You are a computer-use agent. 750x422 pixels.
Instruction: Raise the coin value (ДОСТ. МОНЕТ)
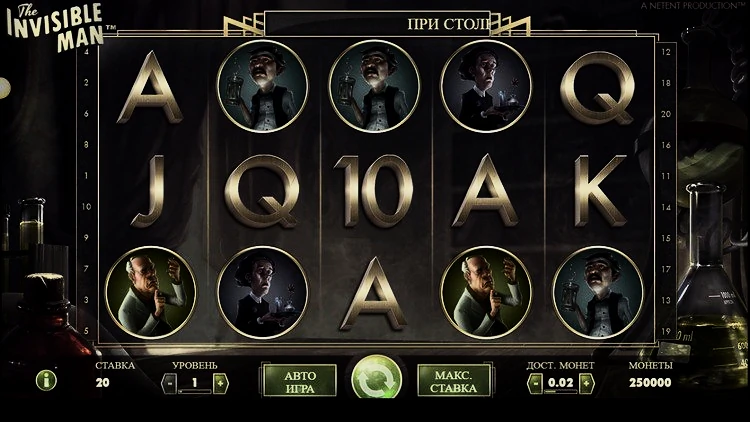587,382
